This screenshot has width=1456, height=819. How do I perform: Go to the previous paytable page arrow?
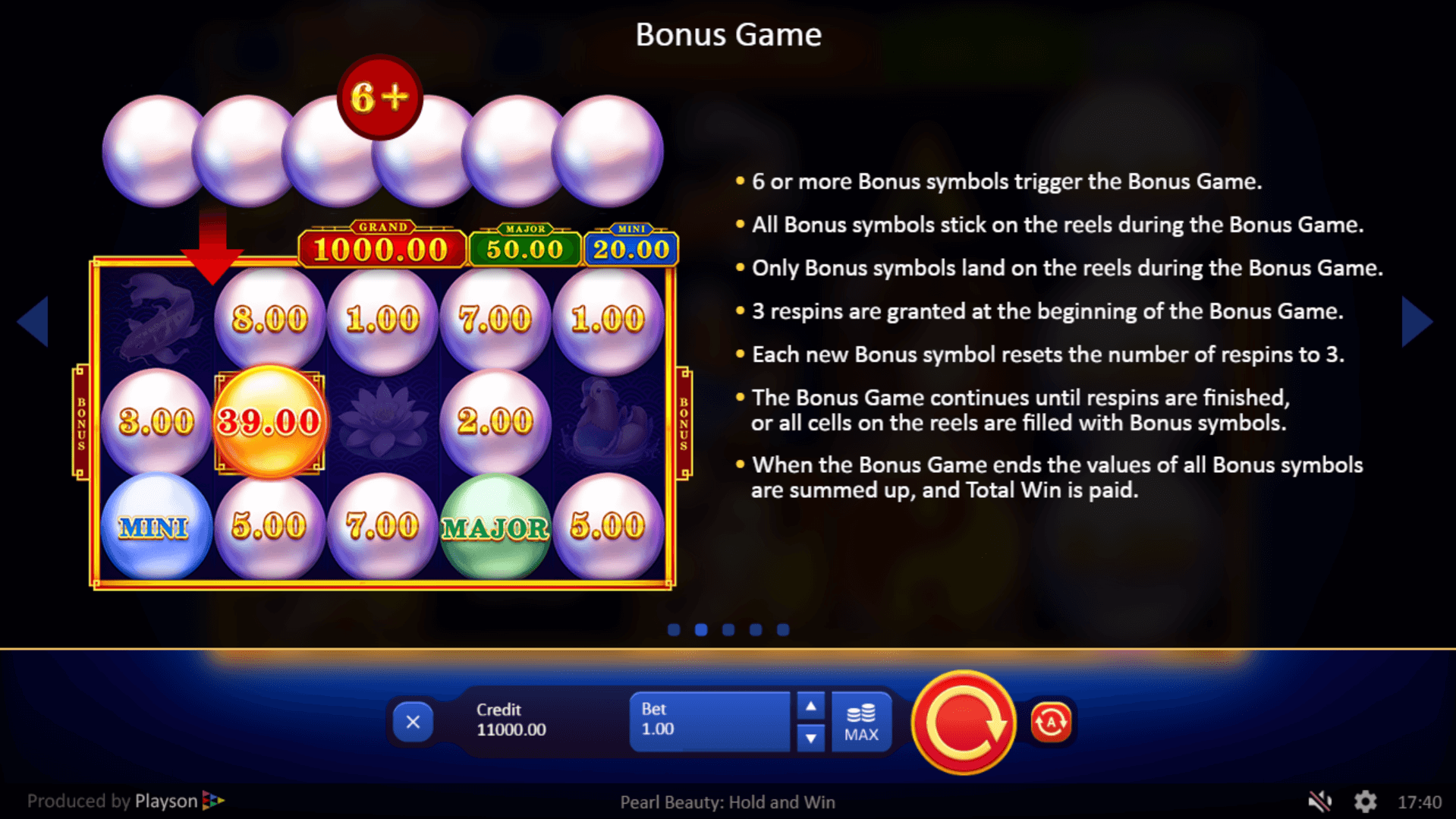[x=33, y=322]
